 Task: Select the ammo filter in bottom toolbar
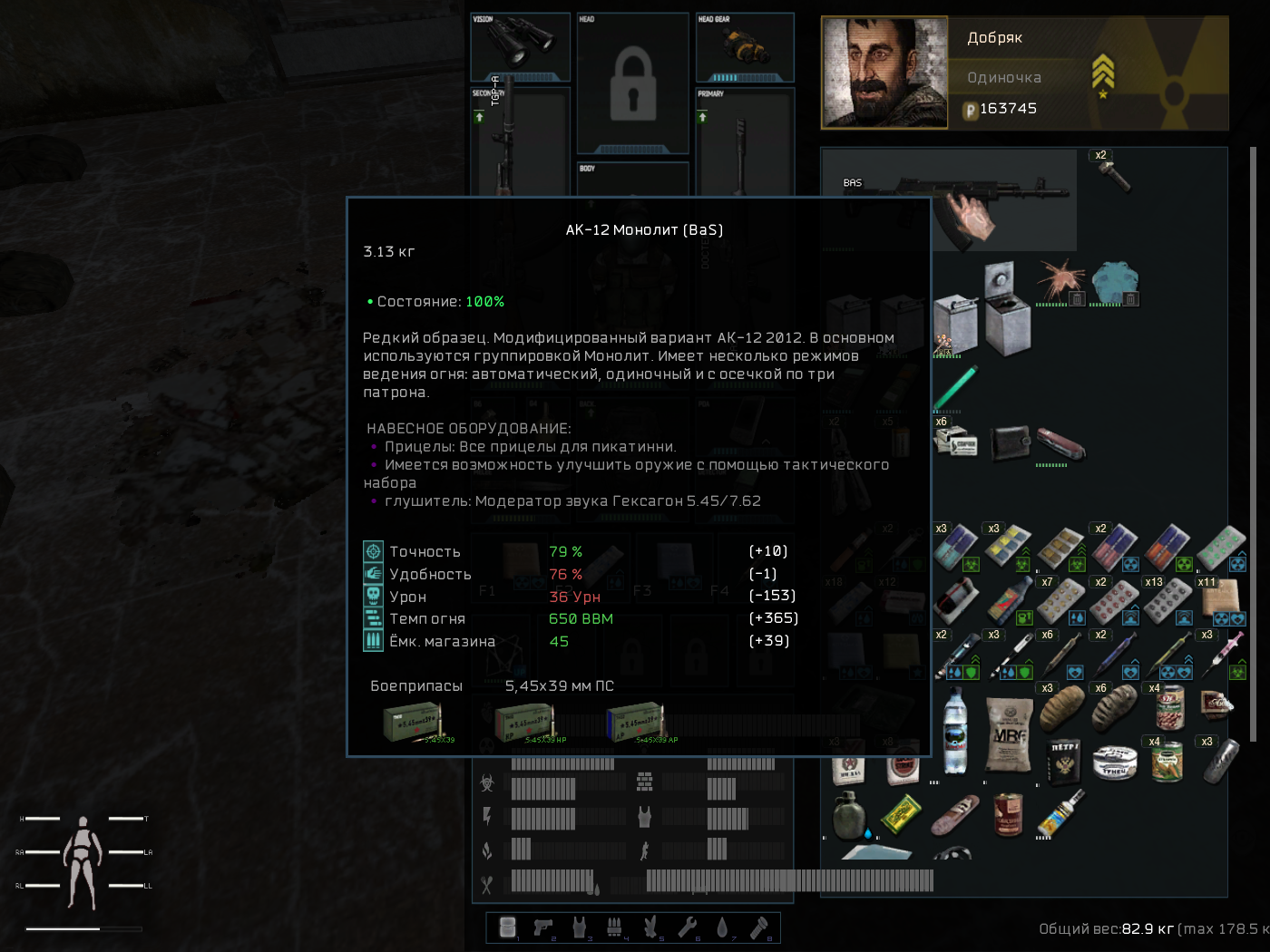[x=614, y=927]
